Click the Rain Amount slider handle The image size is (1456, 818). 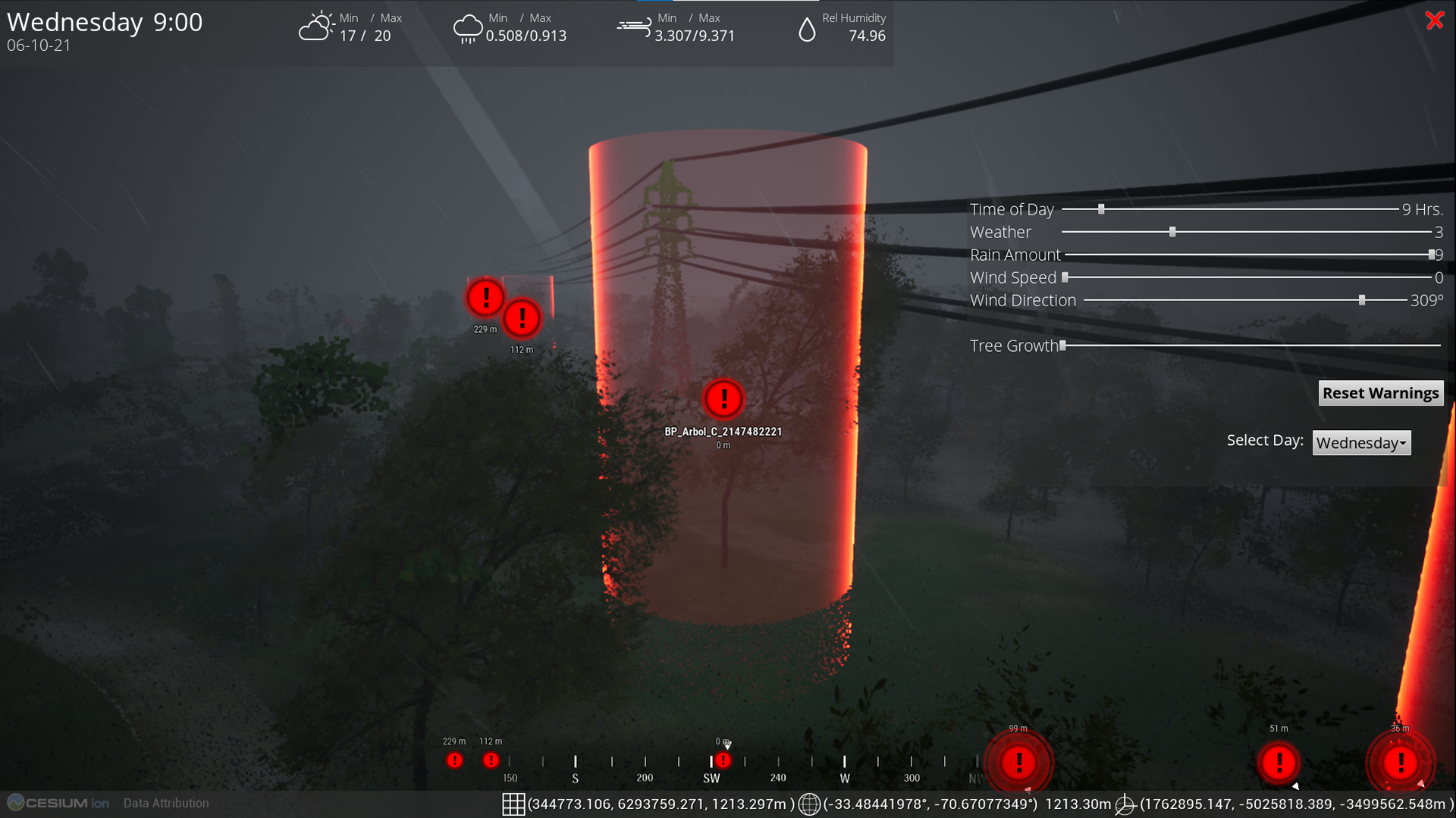1432,255
